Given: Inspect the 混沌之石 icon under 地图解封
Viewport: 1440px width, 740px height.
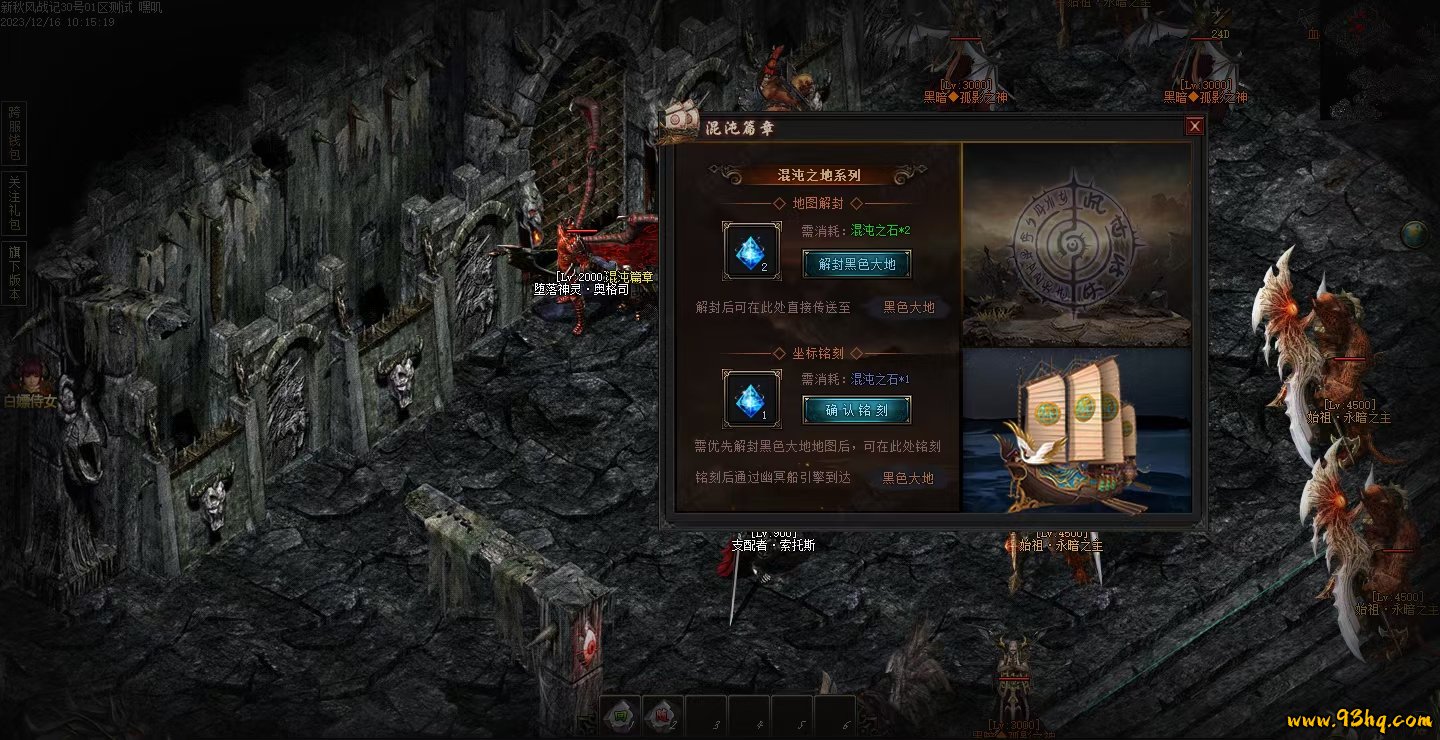Looking at the screenshot, I should (x=752, y=251).
